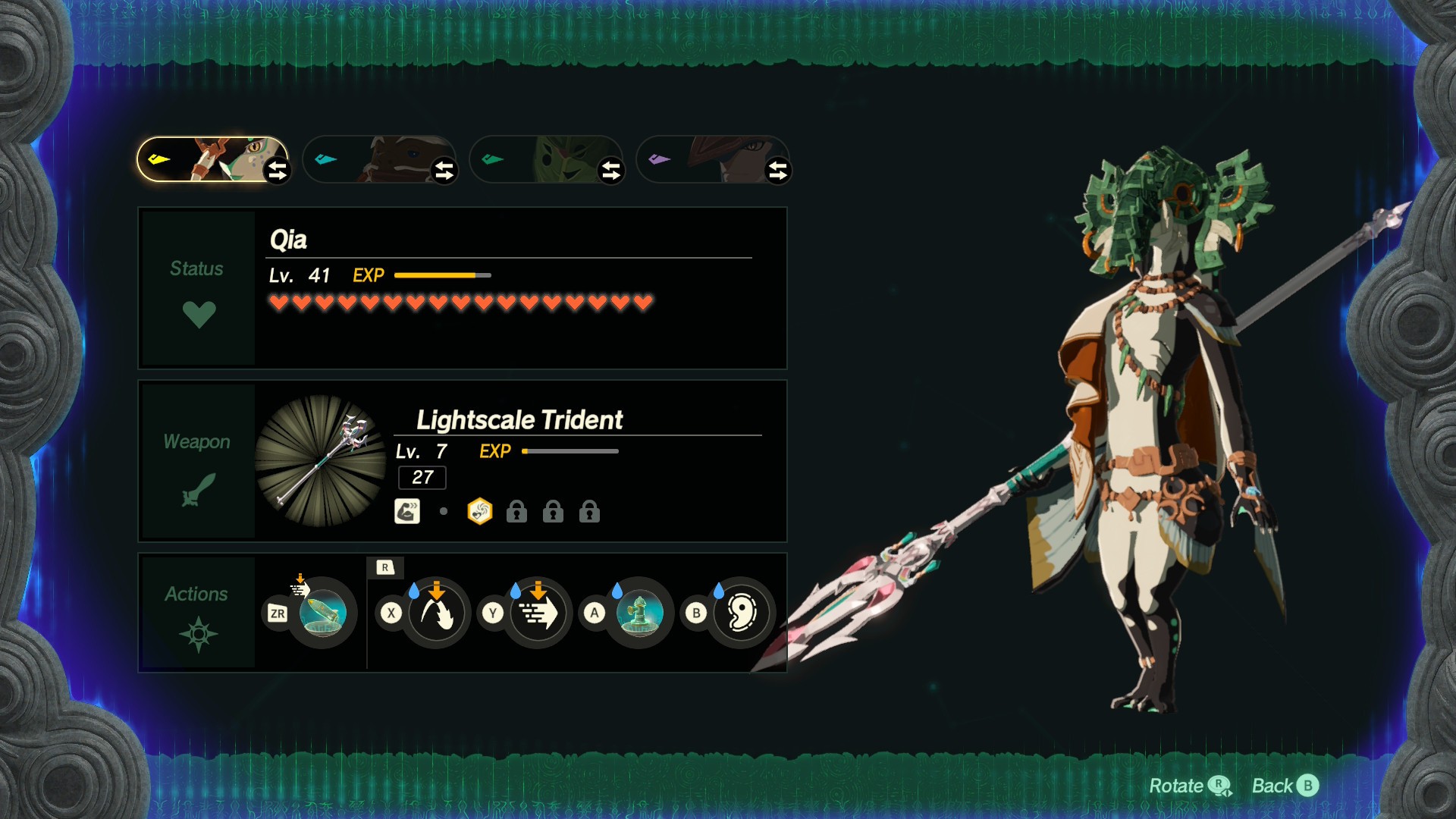Choose the hydrant Zonai device action
The width and height of the screenshot is (1456, 819).
point(639,613)
